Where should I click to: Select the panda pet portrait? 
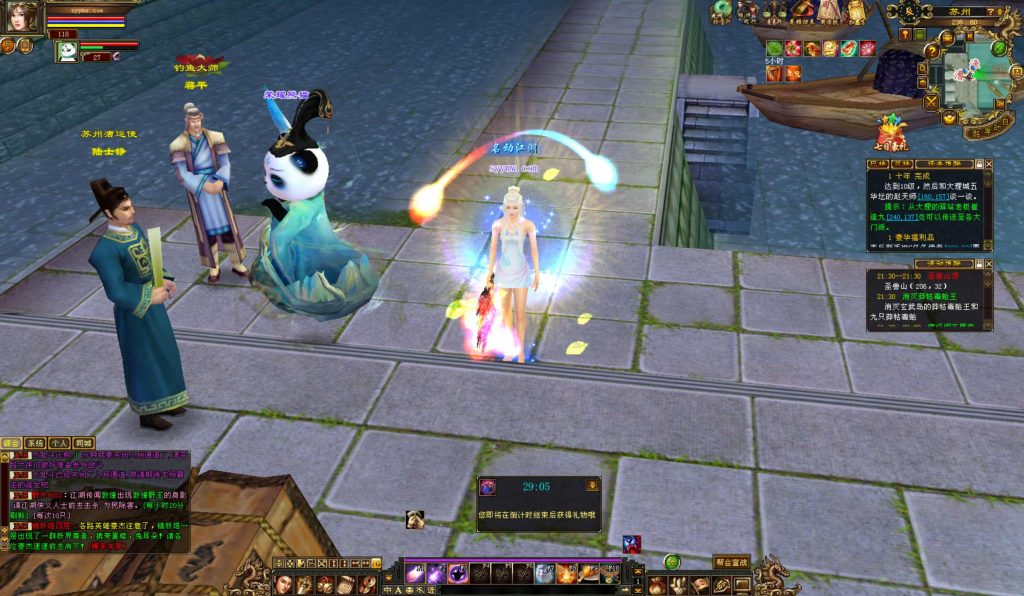click(66, 51)
